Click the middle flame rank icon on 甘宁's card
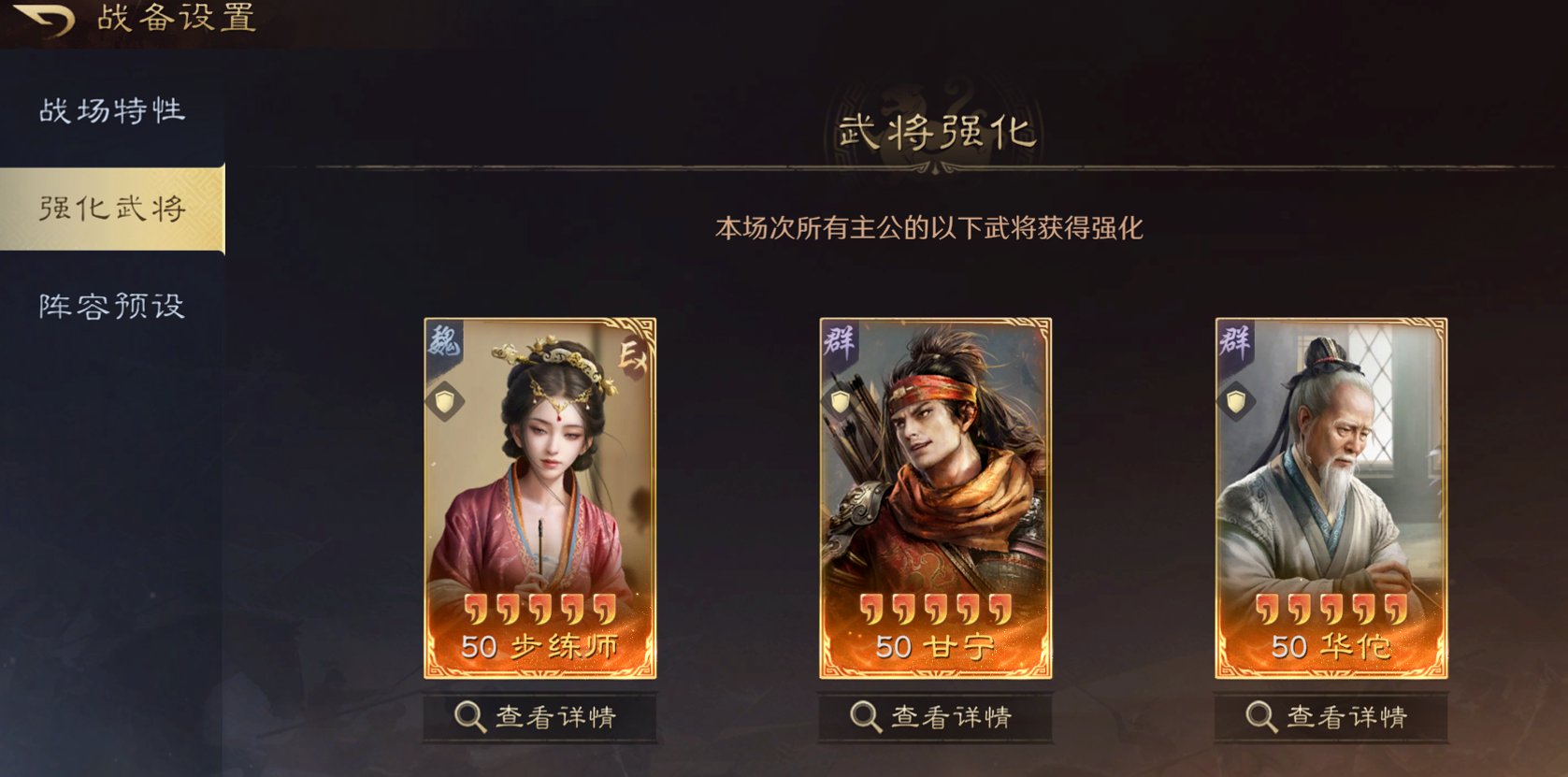This screenshot has height=777, width=1568. coord(935,611)
